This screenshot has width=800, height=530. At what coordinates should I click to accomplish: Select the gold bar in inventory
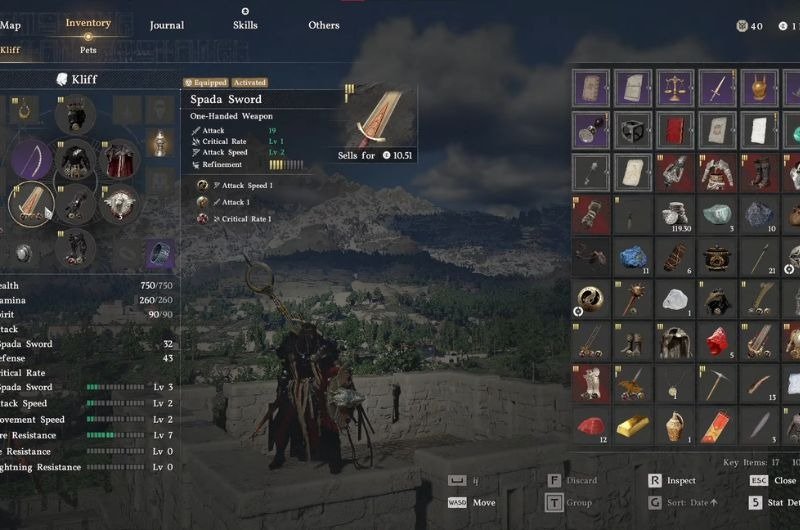633,426
